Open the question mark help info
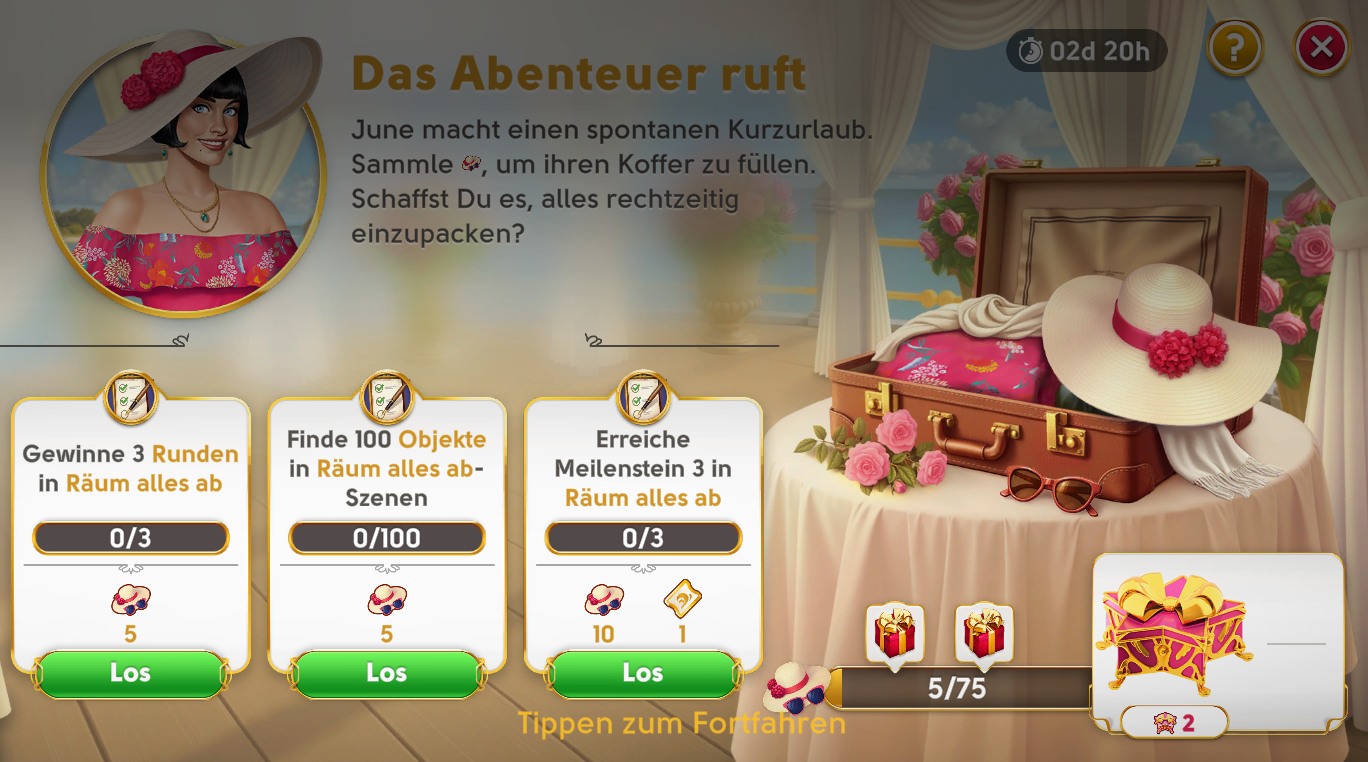 (x=1235, y=47)
